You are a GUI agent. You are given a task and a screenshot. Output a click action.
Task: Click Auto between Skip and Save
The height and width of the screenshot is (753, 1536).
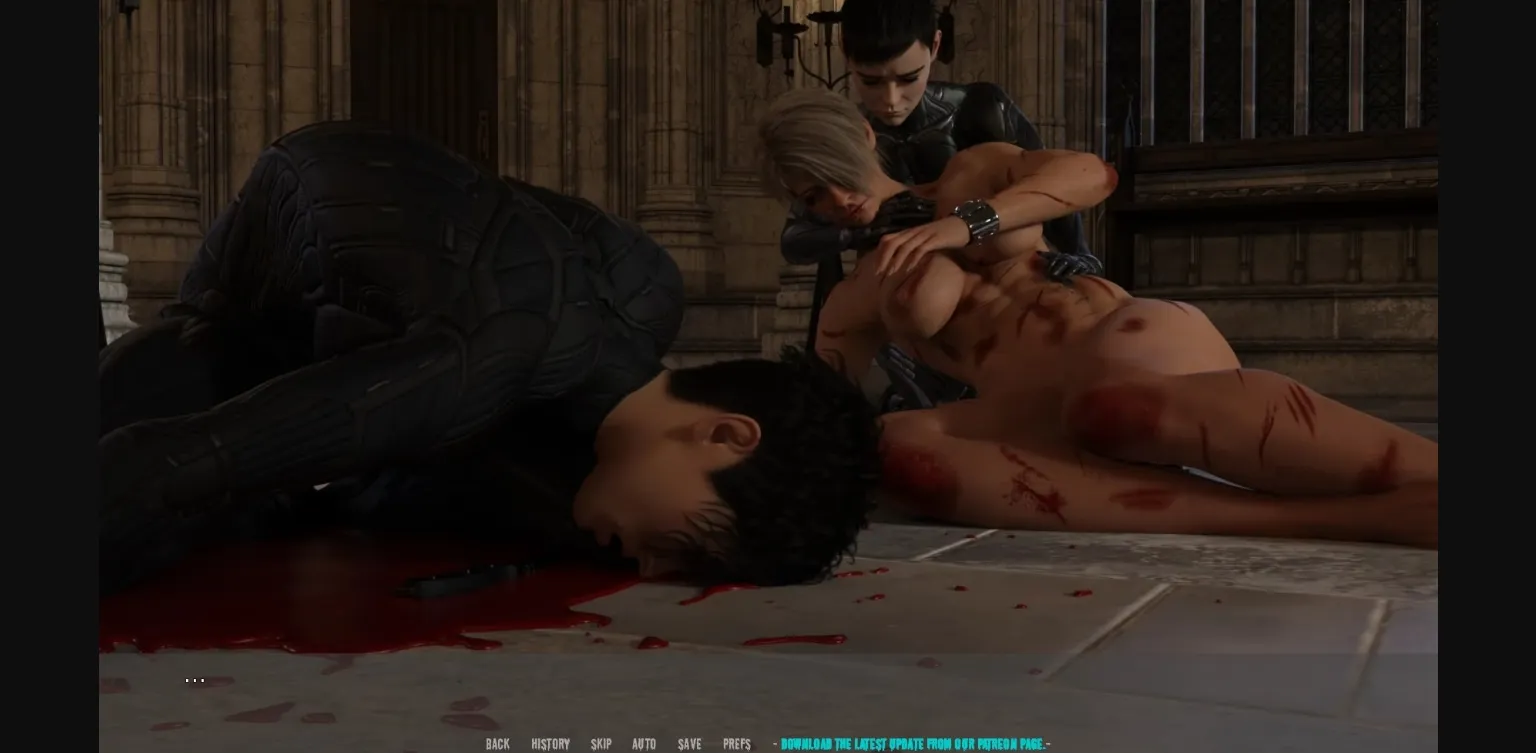pos(644,744)
